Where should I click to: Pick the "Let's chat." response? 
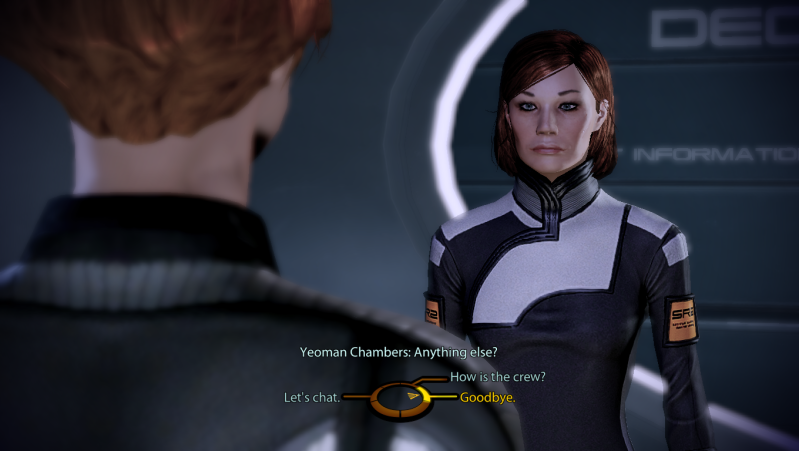[x=312, y=398]
